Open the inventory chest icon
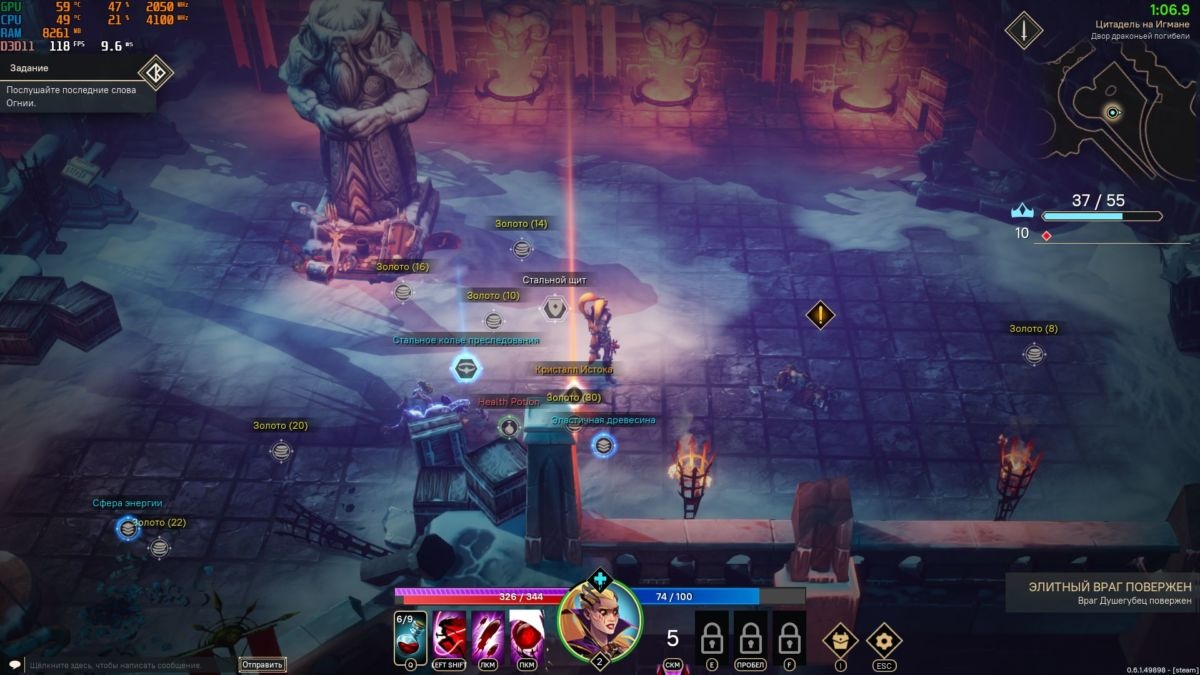This screenshot has height=675, width=1200. tap(840, 639)
